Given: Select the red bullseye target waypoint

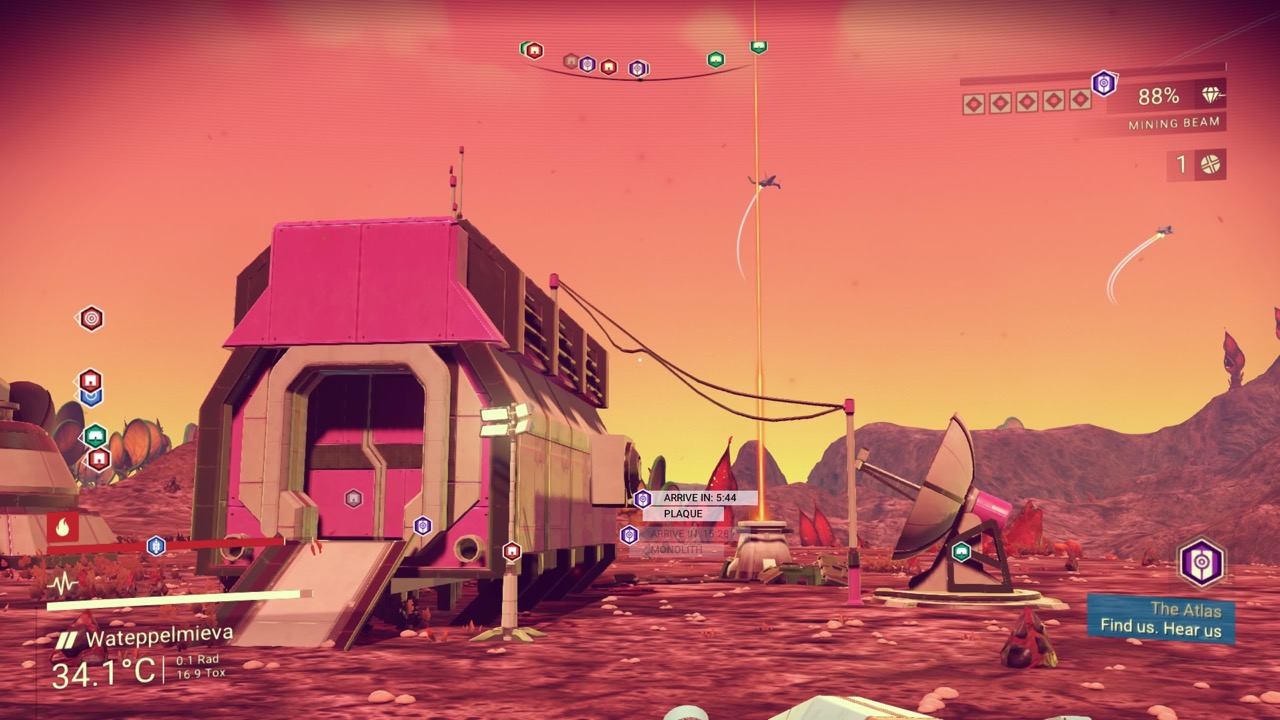Looking at the screenshot, I should [x=91, y=318].
